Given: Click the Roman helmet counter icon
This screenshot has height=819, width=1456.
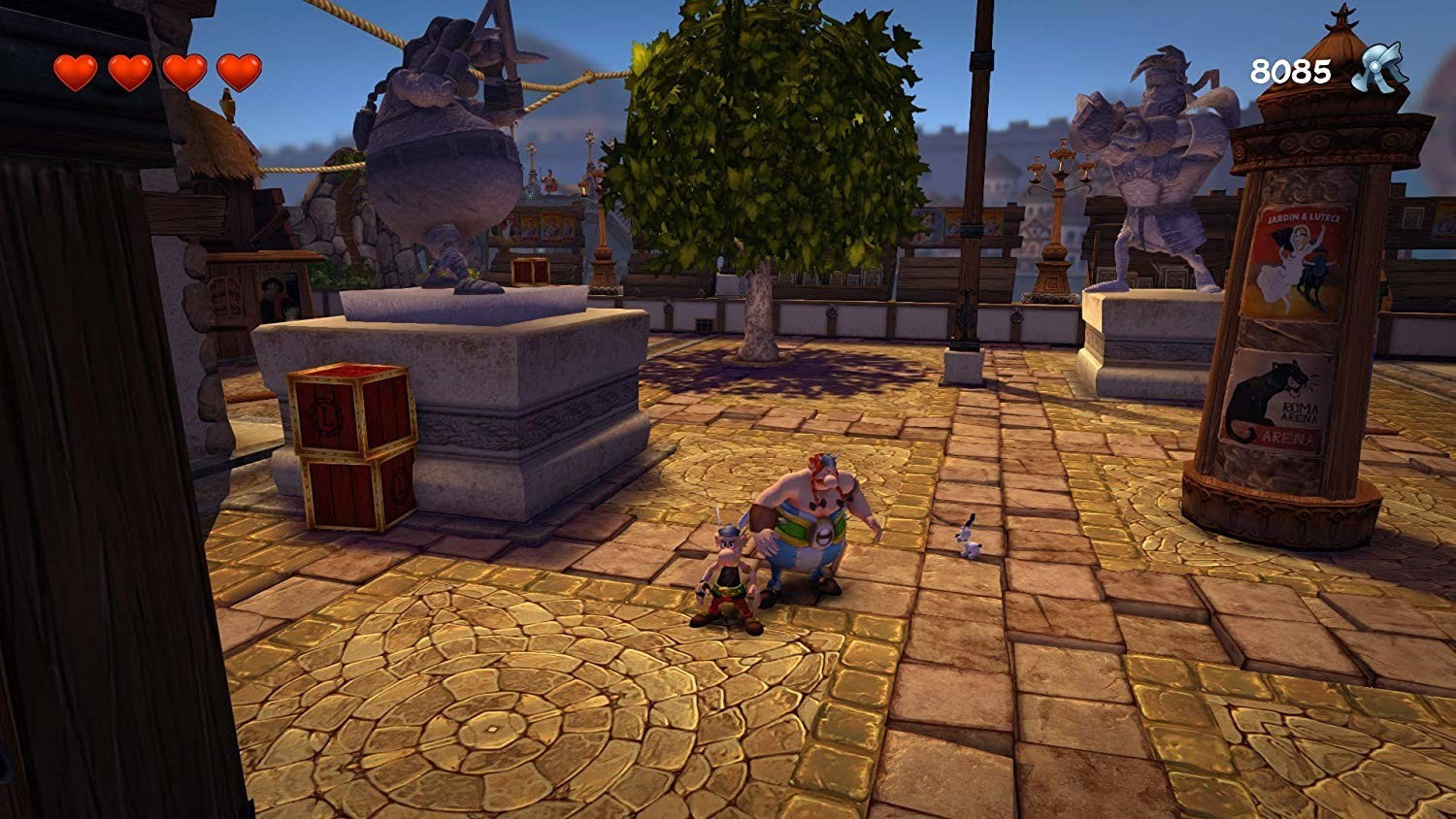Looking at the screenshot, I should pyautogui.click(x=1379, y=68).
